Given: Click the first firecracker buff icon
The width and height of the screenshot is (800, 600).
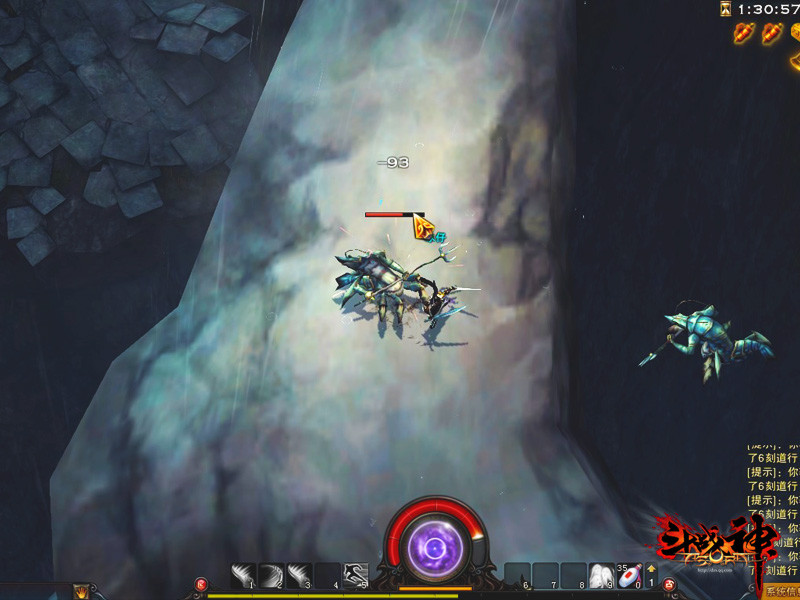Looking at the screenshot, I should [742, 33].
